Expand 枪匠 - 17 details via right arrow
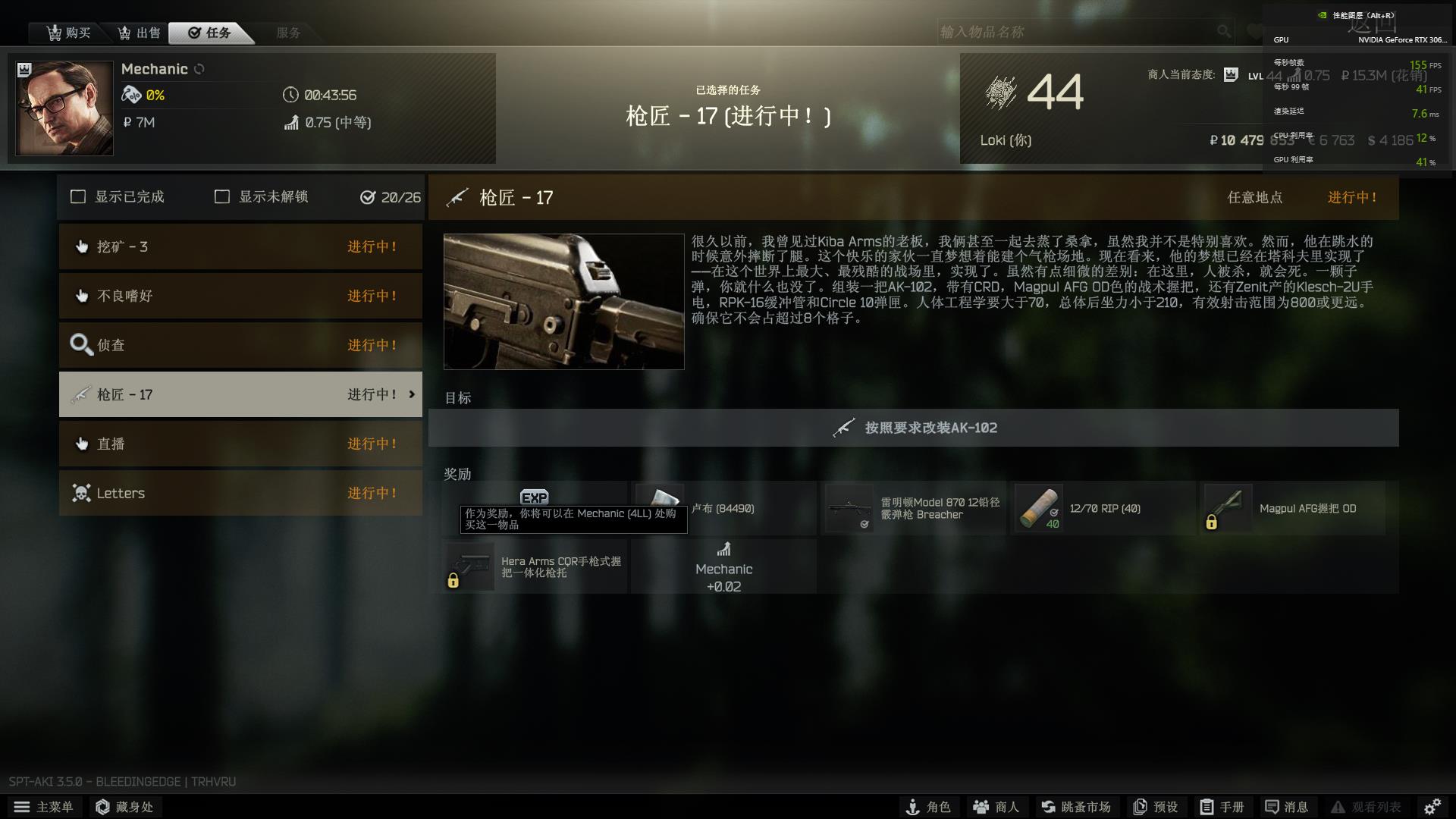1456x819 pixels. pos(412,394)
